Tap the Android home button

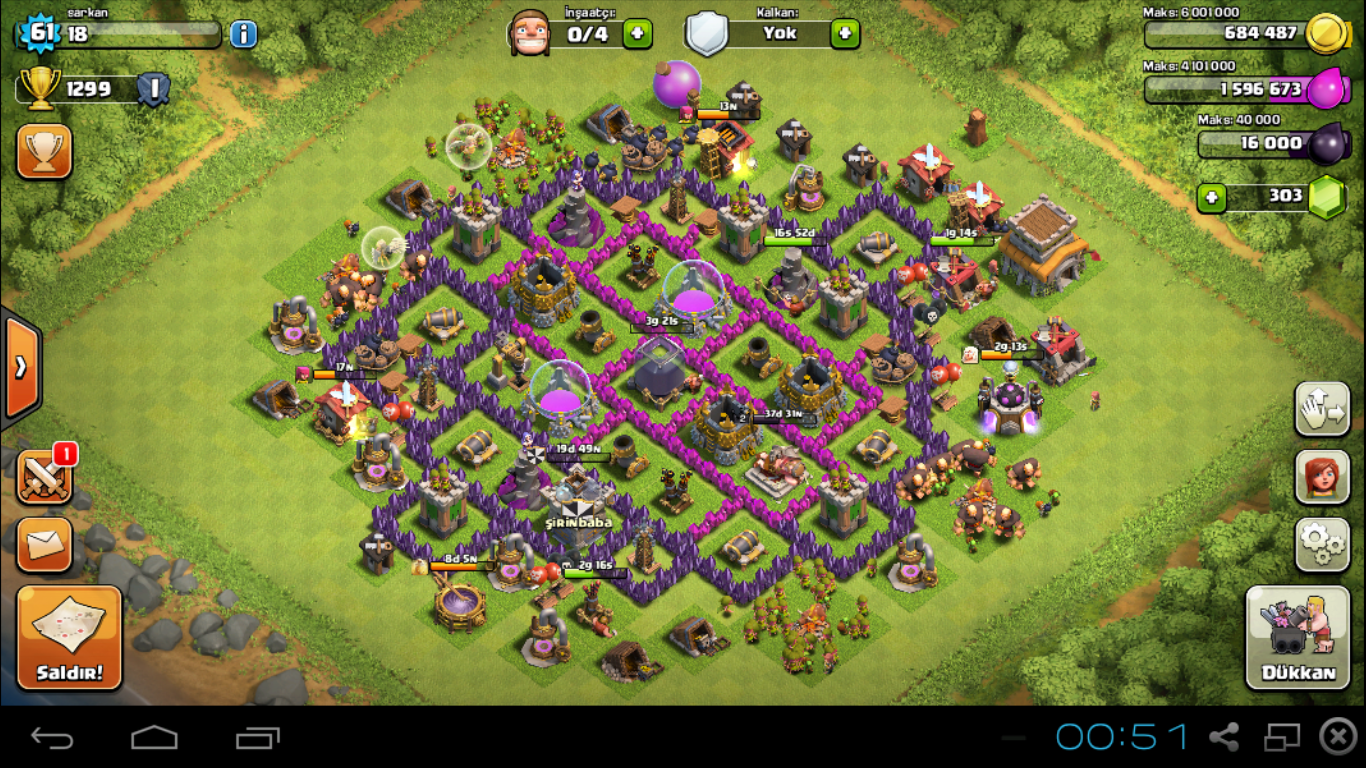click(154, 738)
